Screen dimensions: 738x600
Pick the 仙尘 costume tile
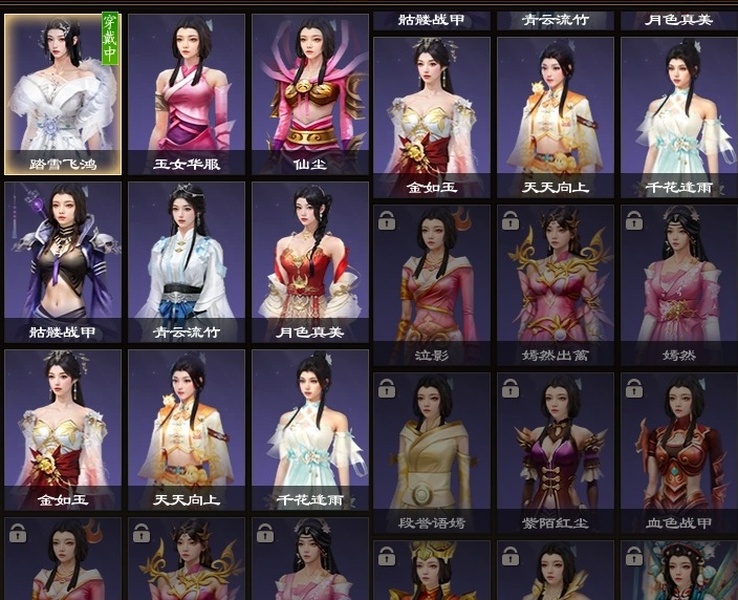[310, 93]
